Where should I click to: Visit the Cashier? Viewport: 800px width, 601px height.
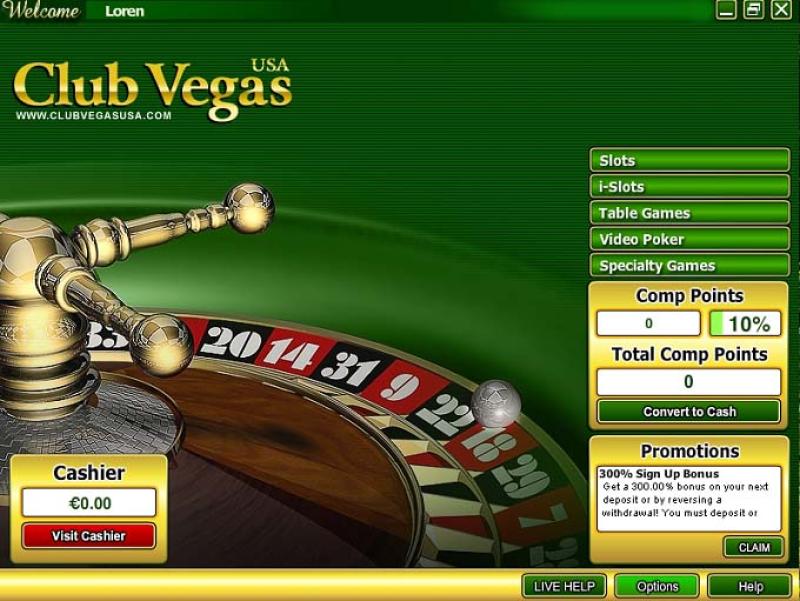point(89,536)
